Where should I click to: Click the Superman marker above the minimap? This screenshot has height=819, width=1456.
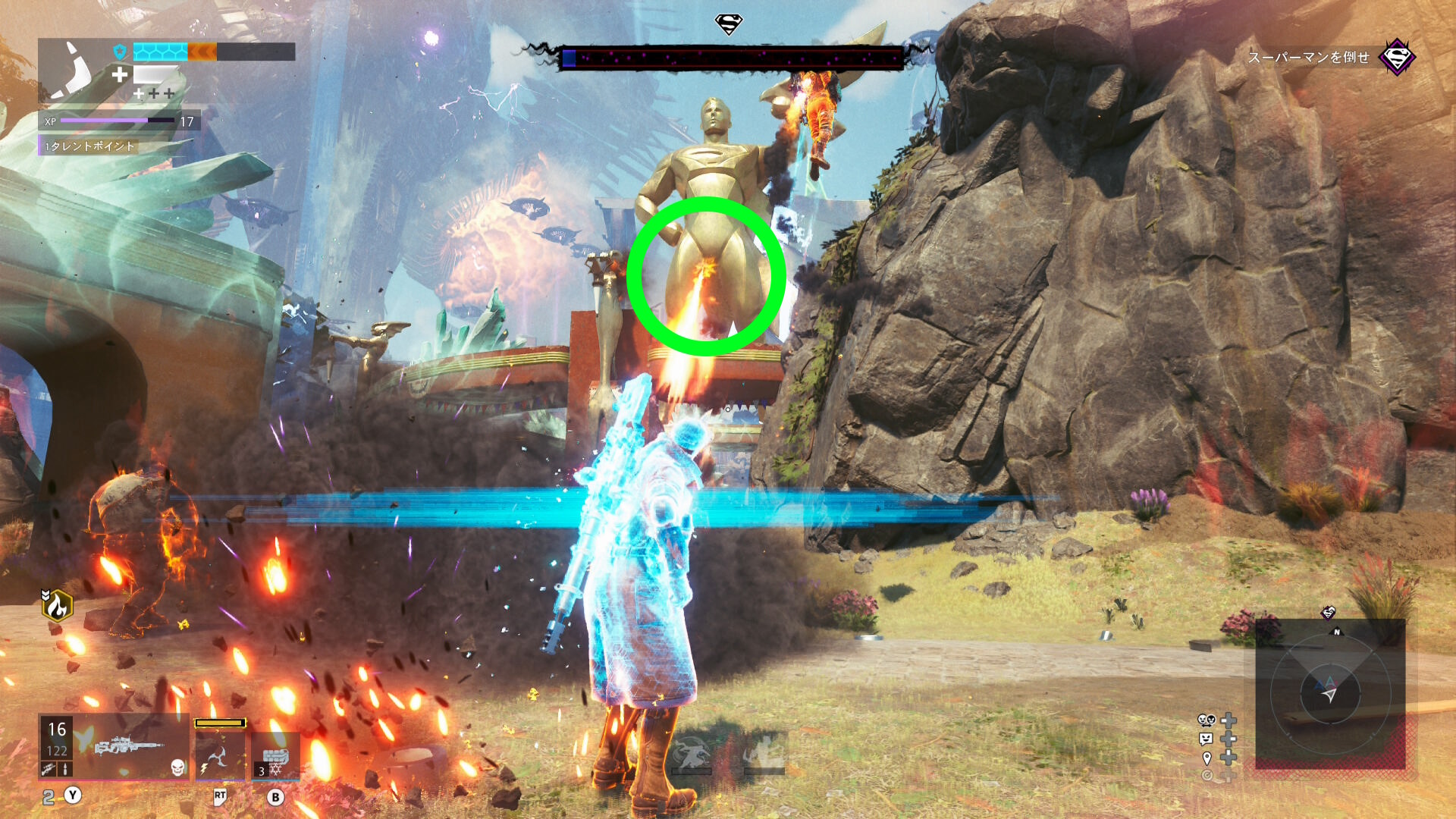(1328, 612)
